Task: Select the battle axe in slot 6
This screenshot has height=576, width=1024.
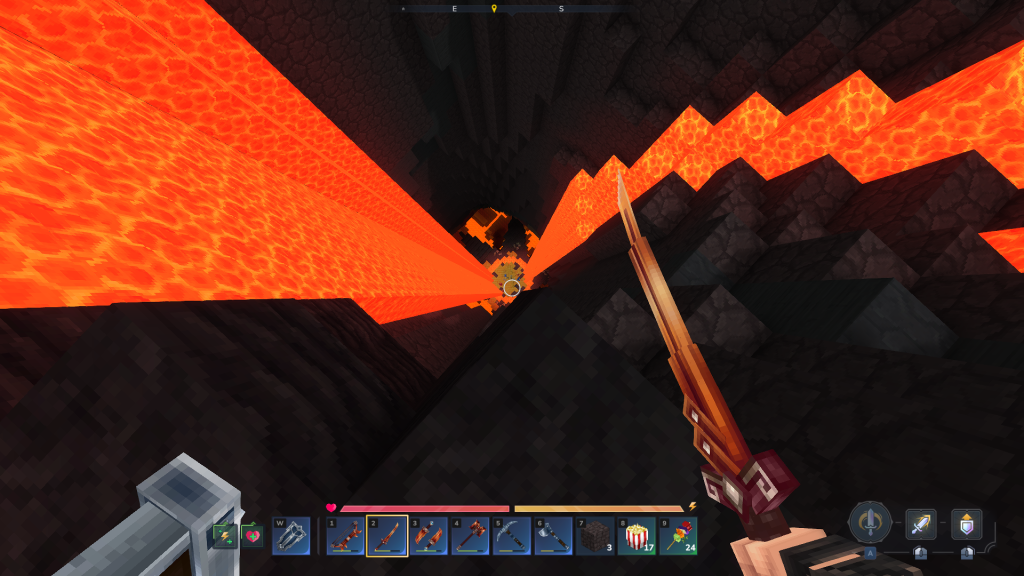Action: [553, 536]
